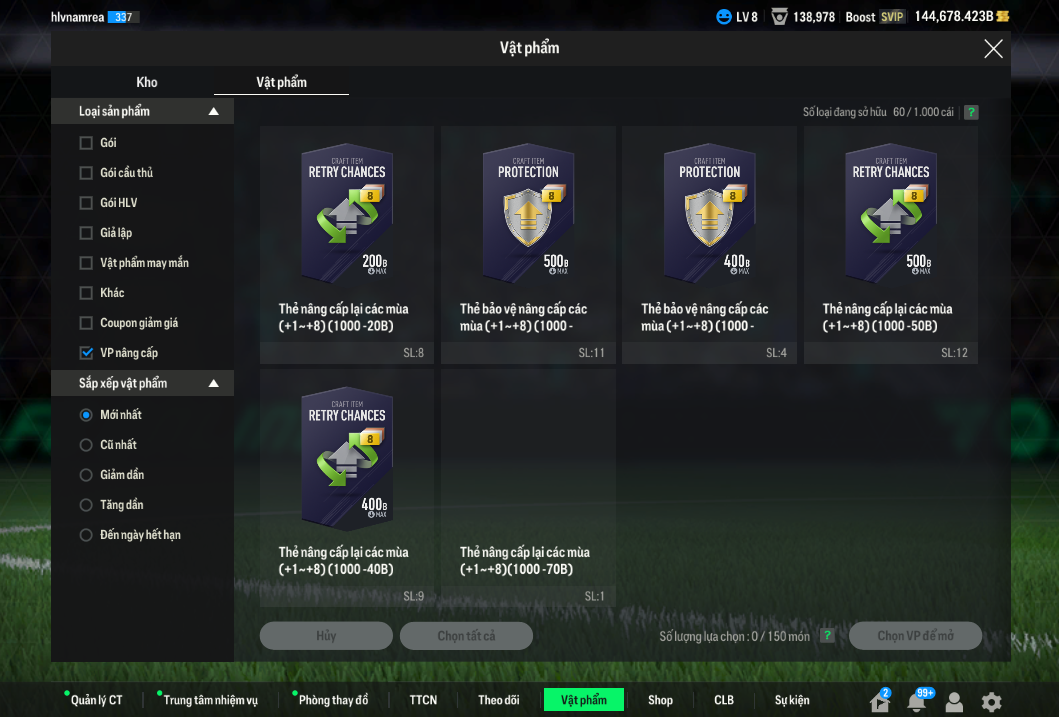Choose the Giảm dần sort option
This screenshot has height=717, width=1059.
click(86, 475)
